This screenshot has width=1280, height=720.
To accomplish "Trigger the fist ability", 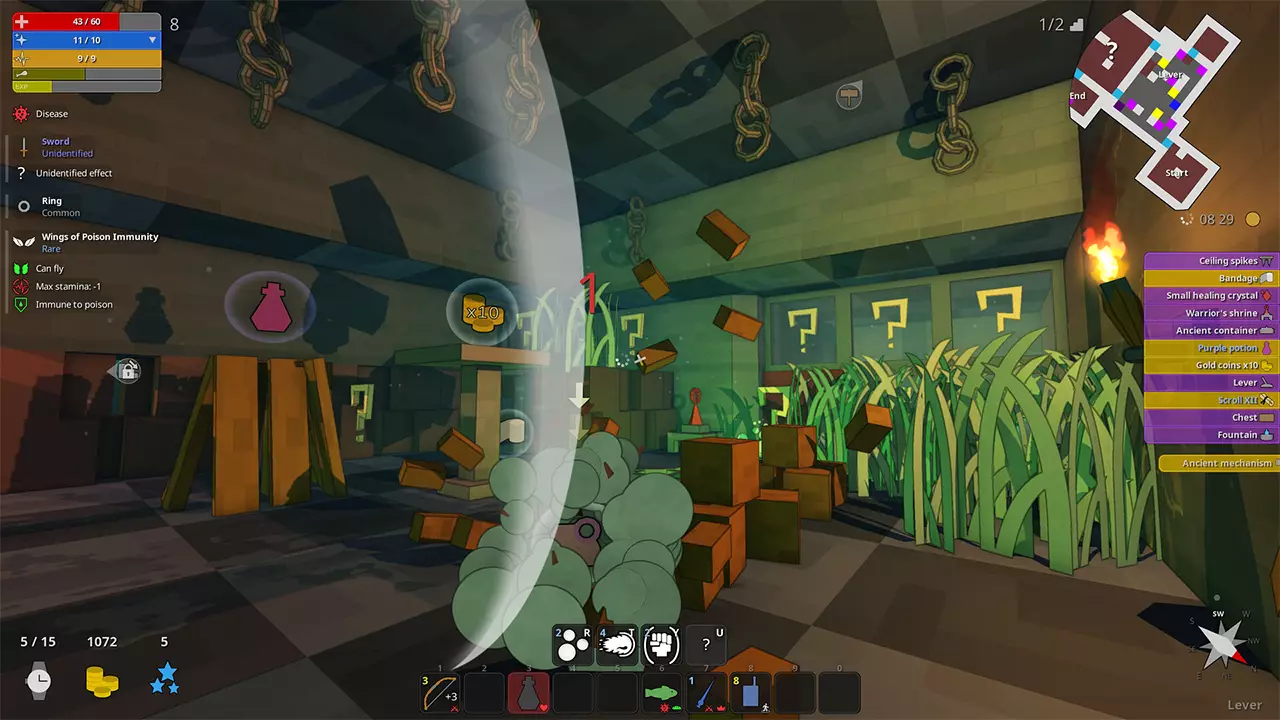I will [662, 646].
